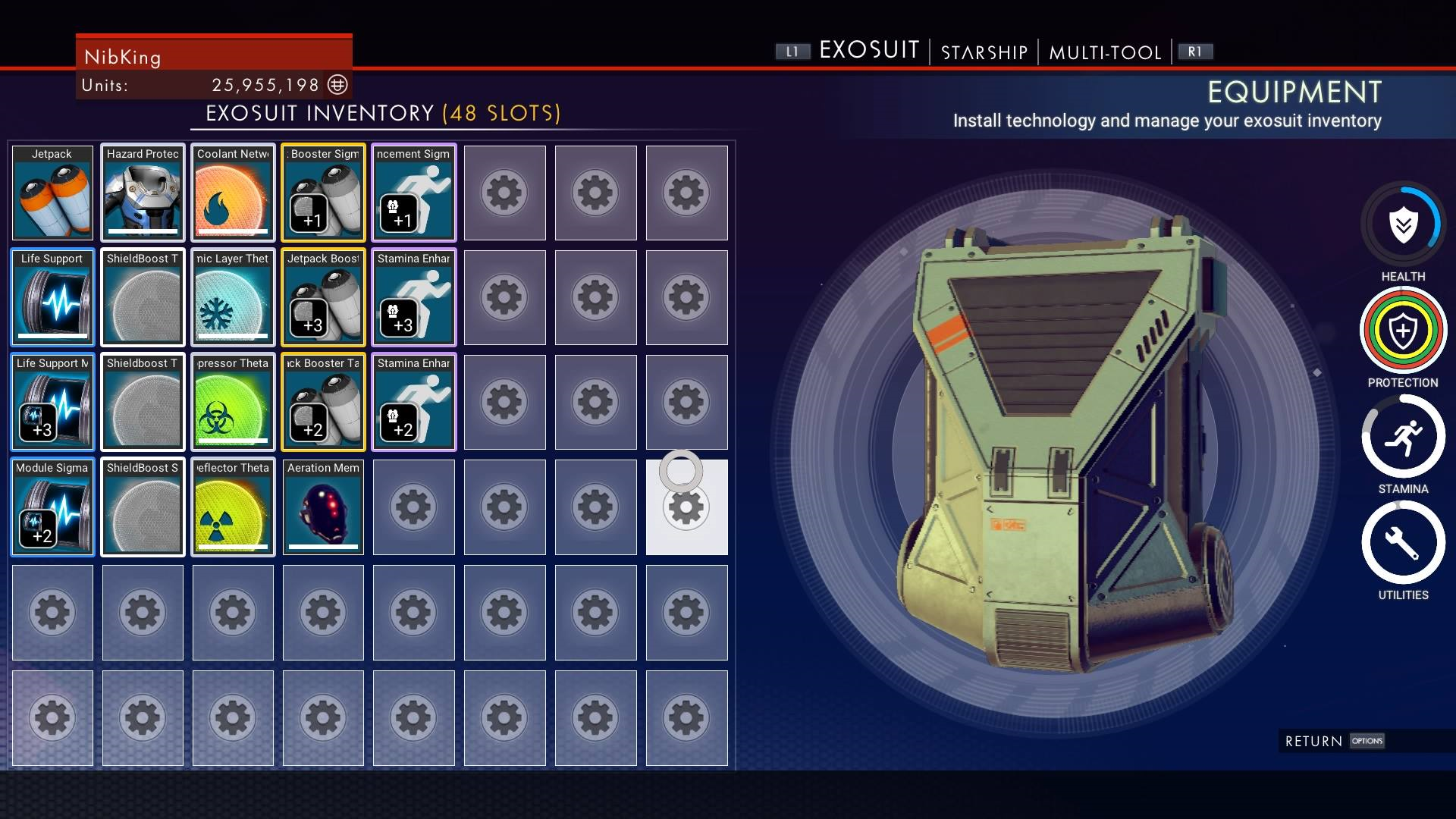
Task: Show the Protection shield icon
Action: tap(1403, 331)
